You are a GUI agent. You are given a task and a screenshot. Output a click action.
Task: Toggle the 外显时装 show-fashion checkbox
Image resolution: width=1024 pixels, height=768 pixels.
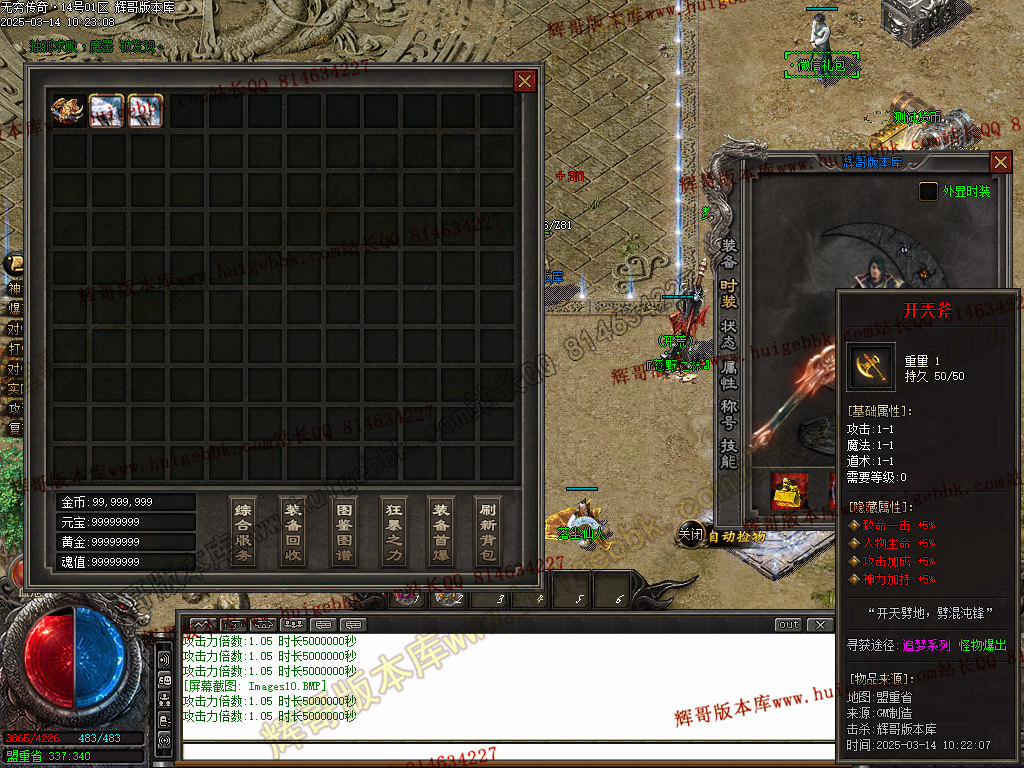pos(929,191)
